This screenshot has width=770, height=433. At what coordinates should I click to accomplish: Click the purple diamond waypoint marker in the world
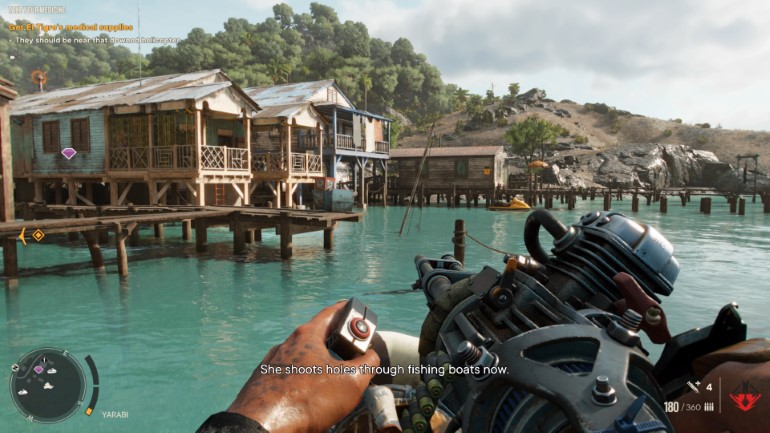(x=69, y=153)
